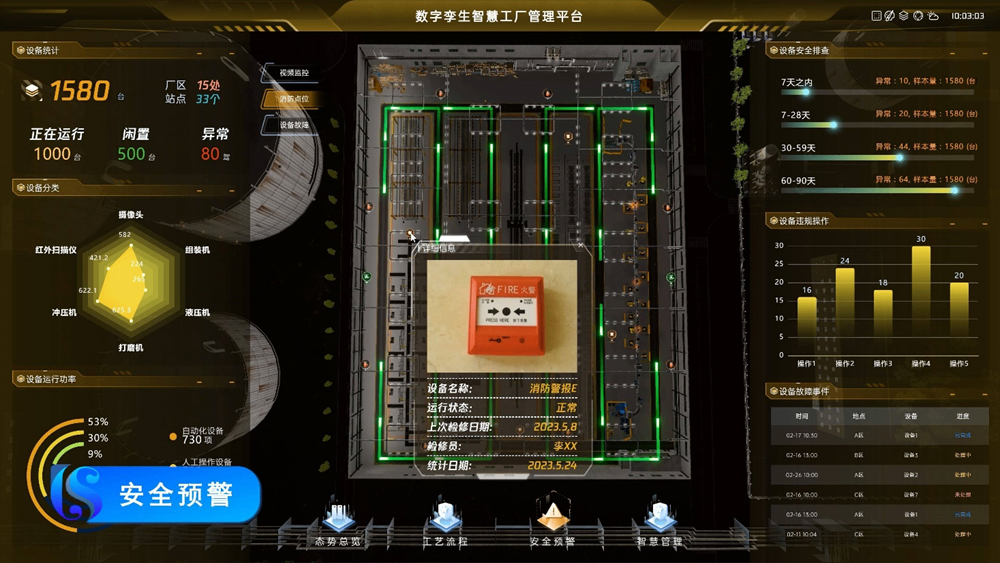
Task: Select the circular globe icon in top bar
Action: click(918, 16)
